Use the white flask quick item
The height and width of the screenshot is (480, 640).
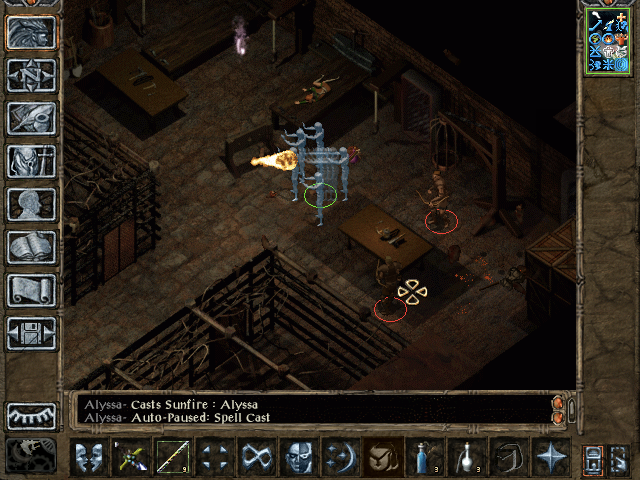(466, 457)
